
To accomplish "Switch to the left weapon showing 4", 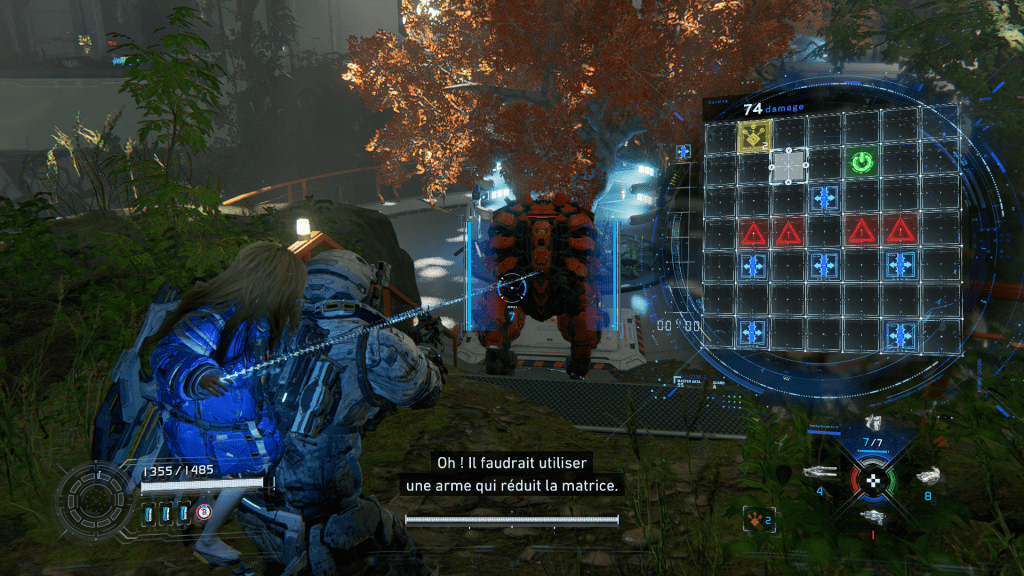I will [x=820, y=473].
